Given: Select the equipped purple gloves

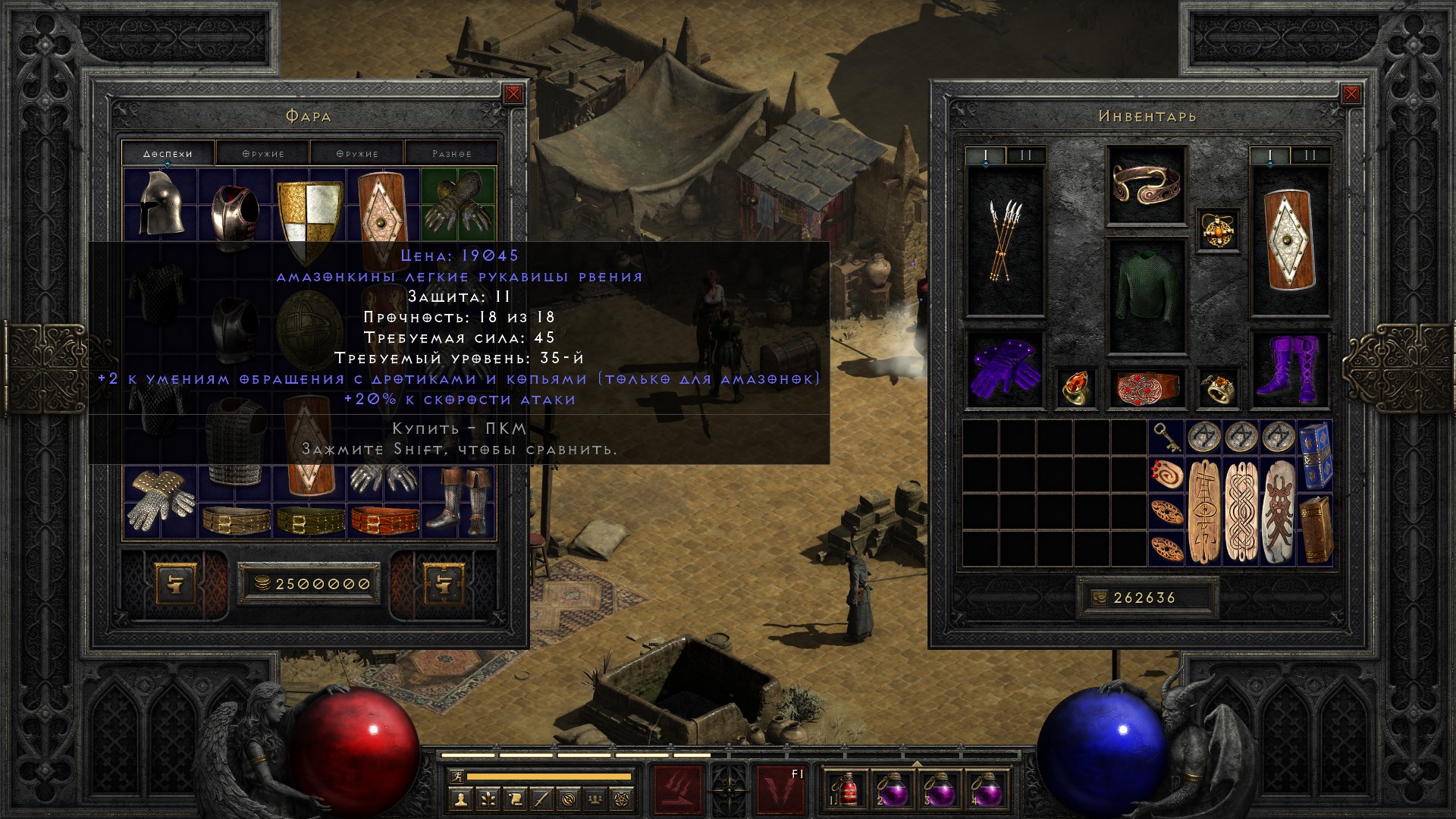Looking at the screenshot, I should 1005,372.
